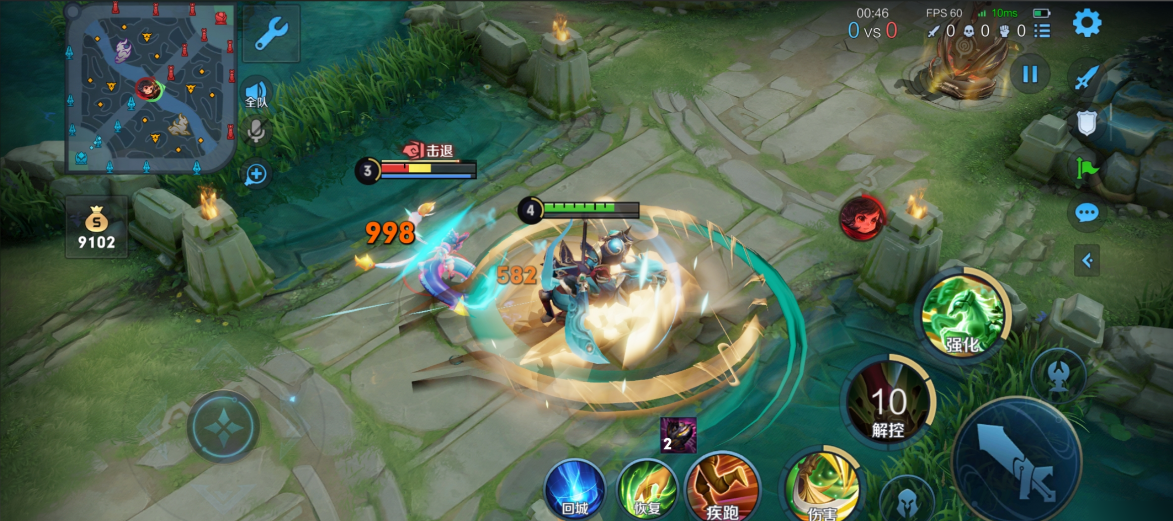This screenshot has height=521, width=1173.
Task: Open the scoreboard list icon
Action: pos(1043,31)
